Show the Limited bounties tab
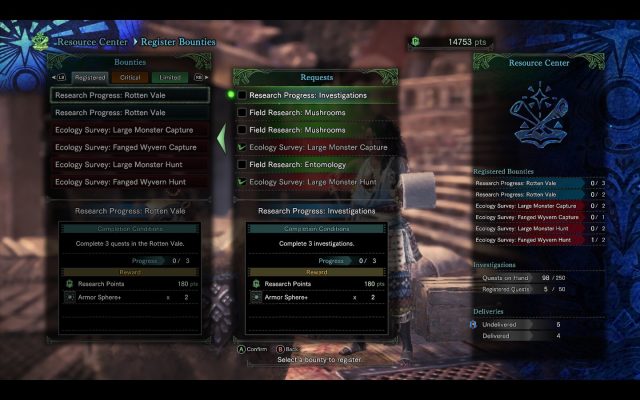The height and width of the screenshot is (400, 640). coord(170,77)
